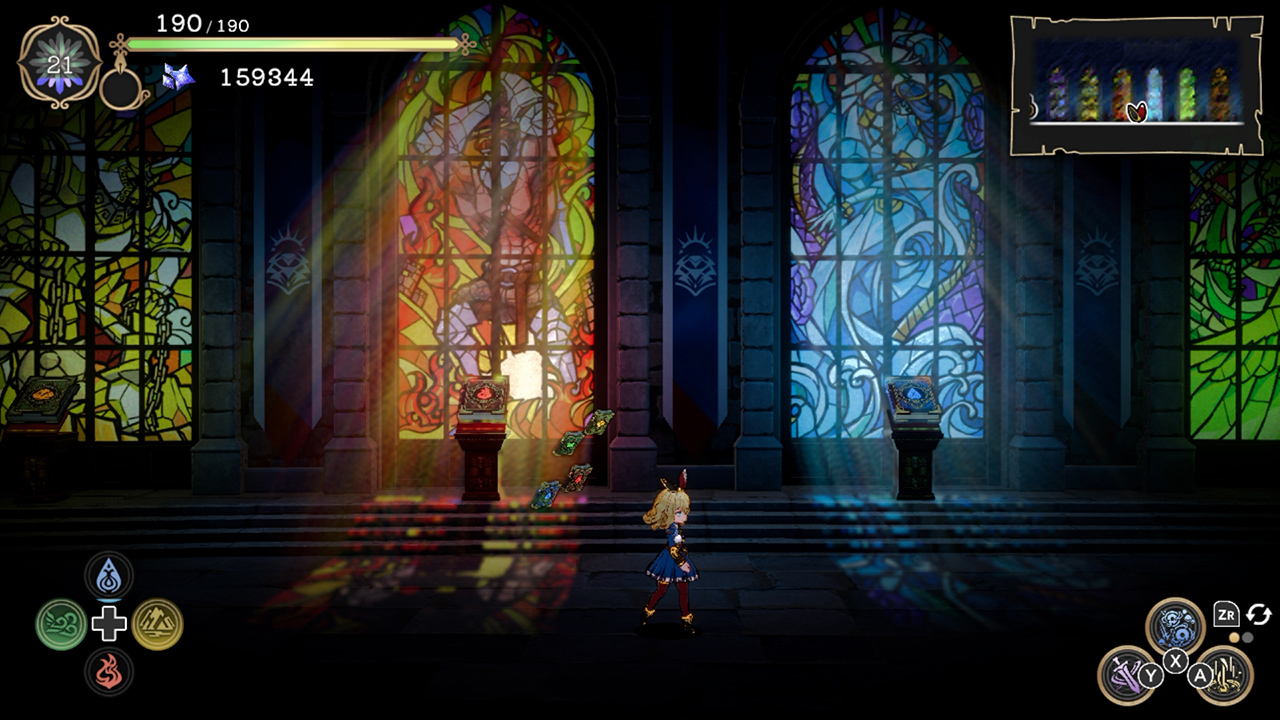Select the water element icon
The width and height of the screenshot is (1280, 720).
pos(110,577)
